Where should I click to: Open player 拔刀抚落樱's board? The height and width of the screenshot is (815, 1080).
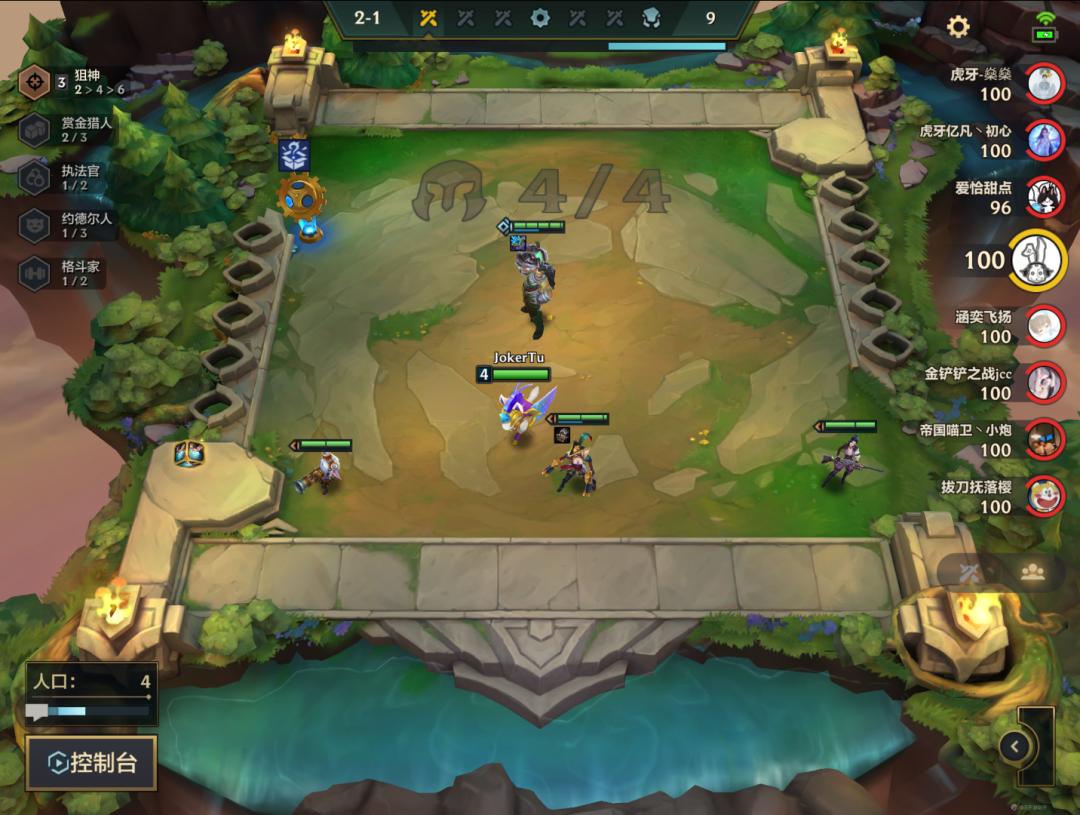tap(1045, 496)
